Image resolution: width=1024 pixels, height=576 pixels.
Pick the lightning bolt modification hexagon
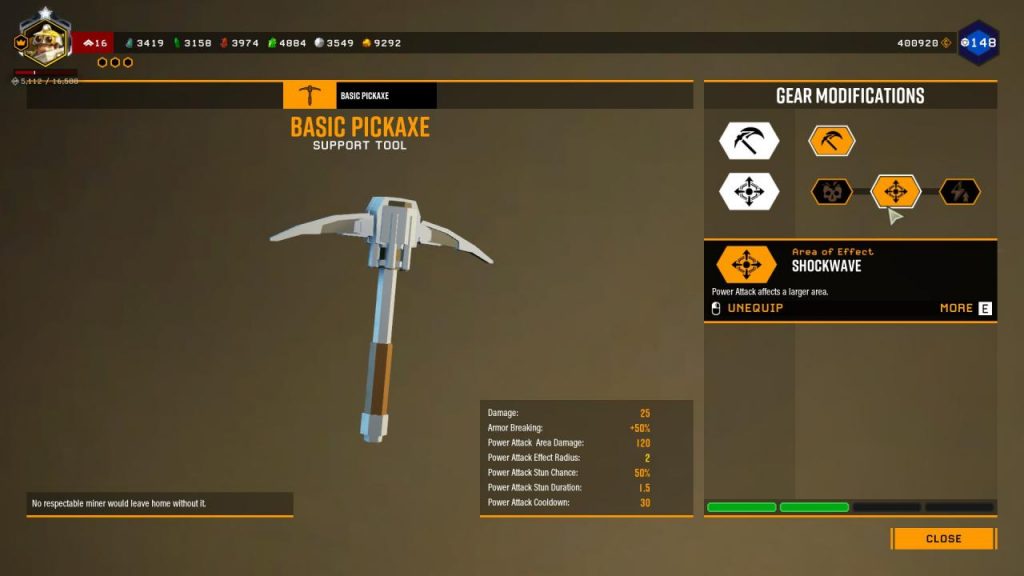pos(960,191)
